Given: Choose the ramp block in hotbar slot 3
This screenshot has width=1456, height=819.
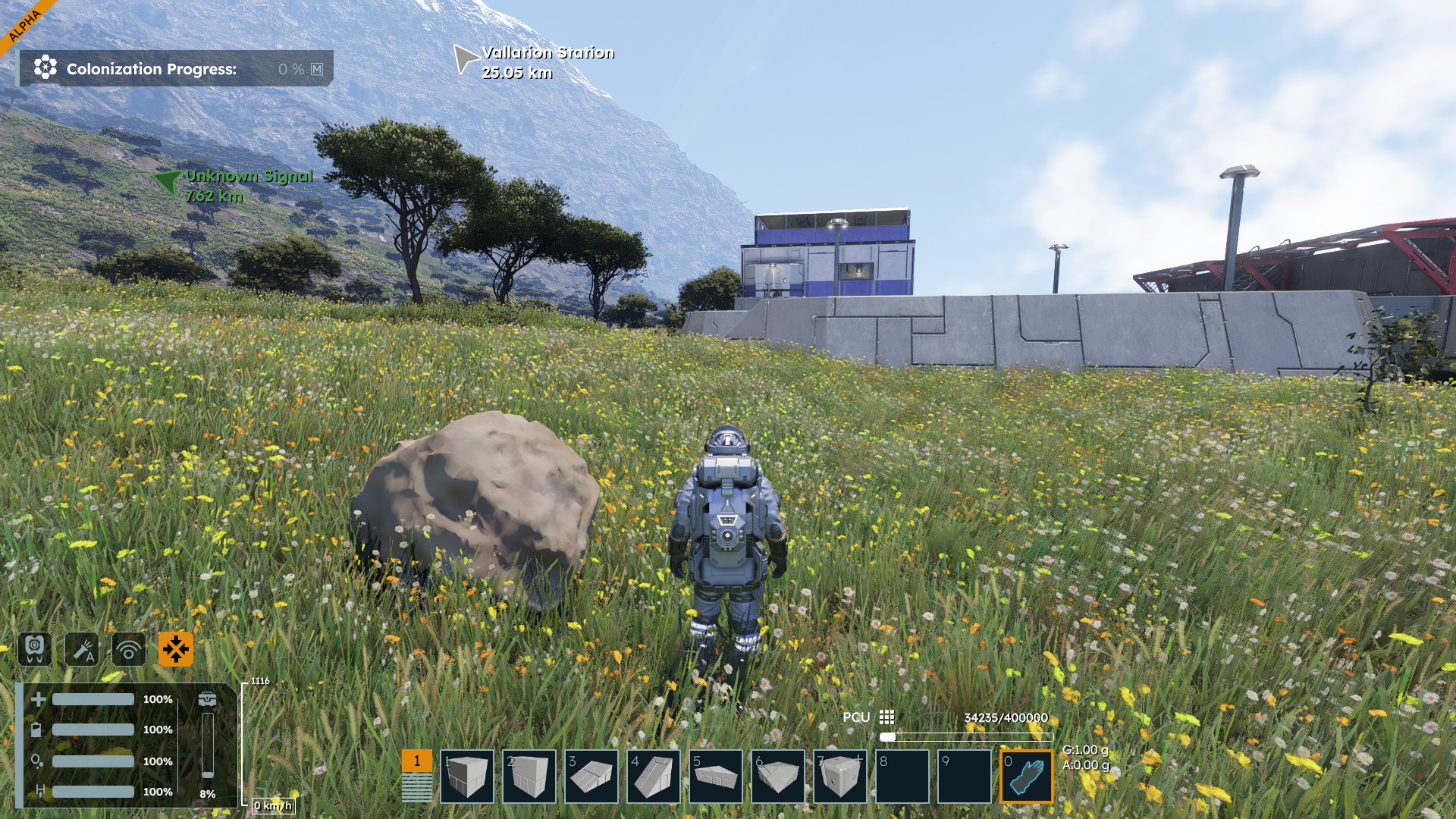Looking at the screenshot, I should coord(591,776).
